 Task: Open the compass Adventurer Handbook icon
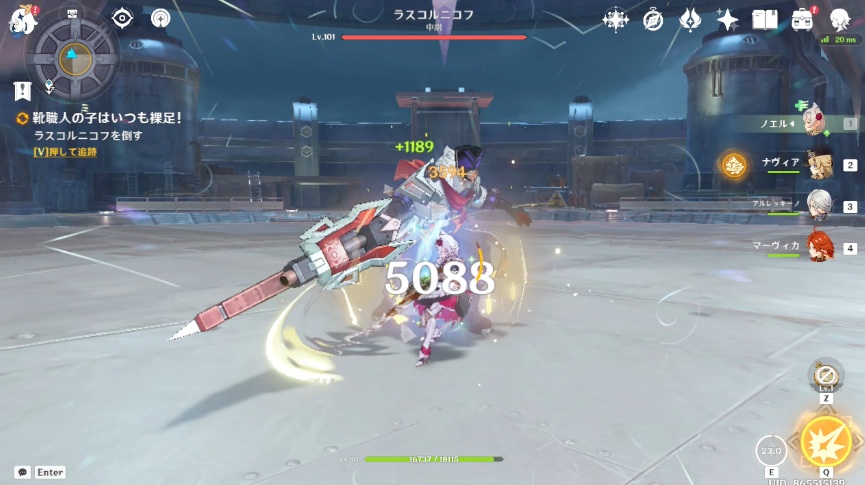[653, 19]
